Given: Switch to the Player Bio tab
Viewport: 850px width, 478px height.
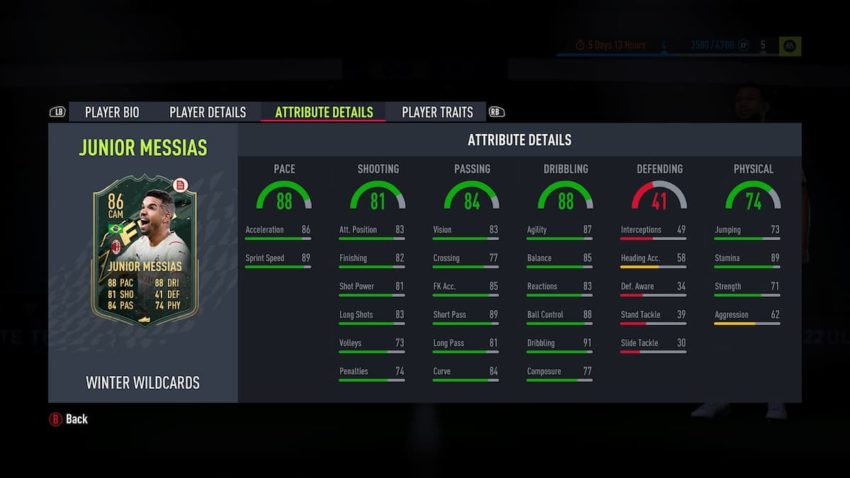Looking at the screenshot, I should (x=111, y=112).
